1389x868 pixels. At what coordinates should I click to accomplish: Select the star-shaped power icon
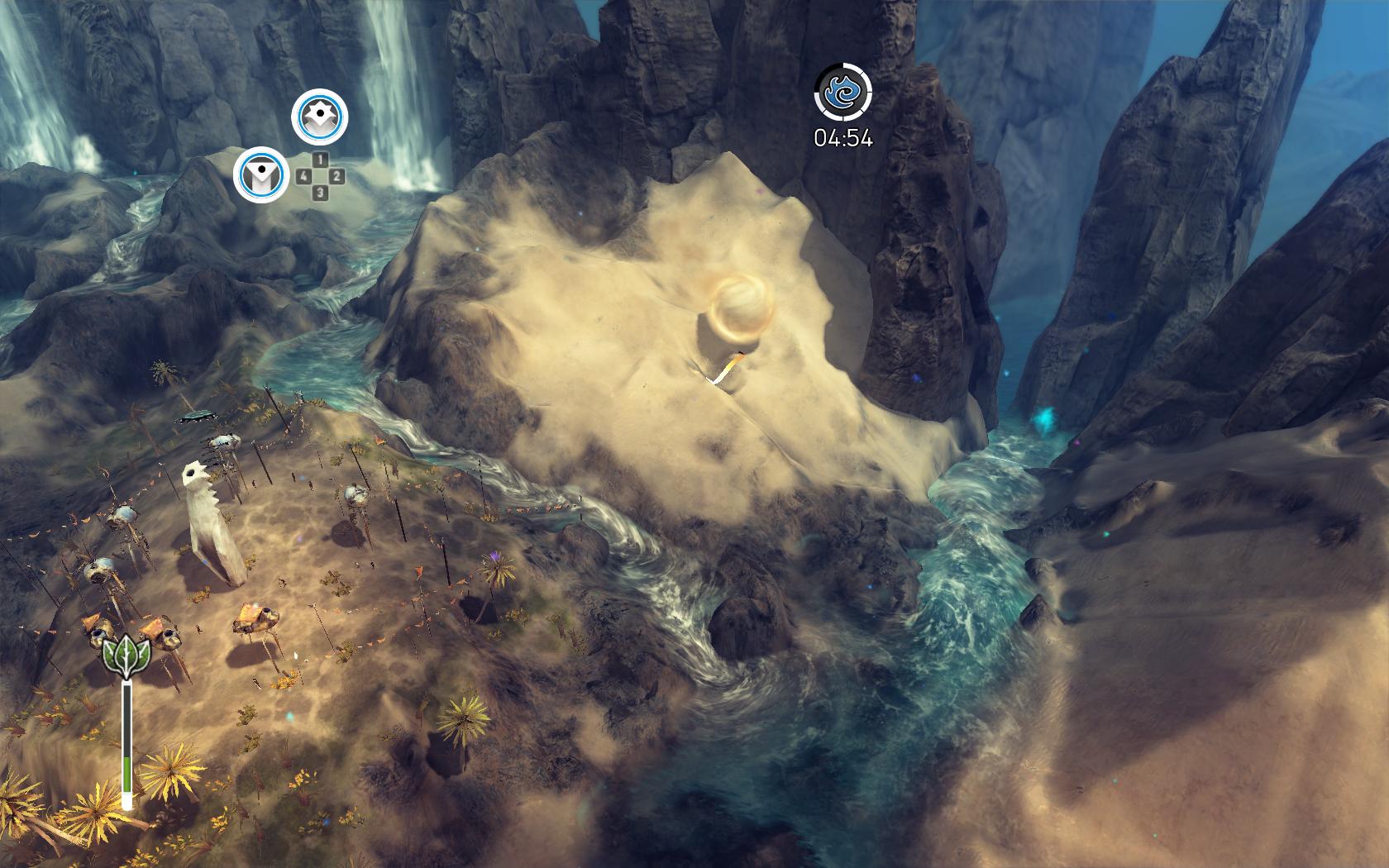click(x=319, y=117)
